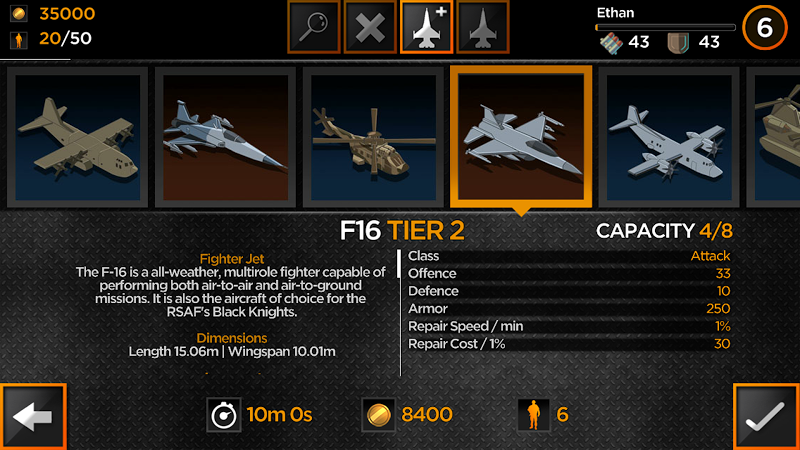Switch to the add aircraft tab

point(426,27)
